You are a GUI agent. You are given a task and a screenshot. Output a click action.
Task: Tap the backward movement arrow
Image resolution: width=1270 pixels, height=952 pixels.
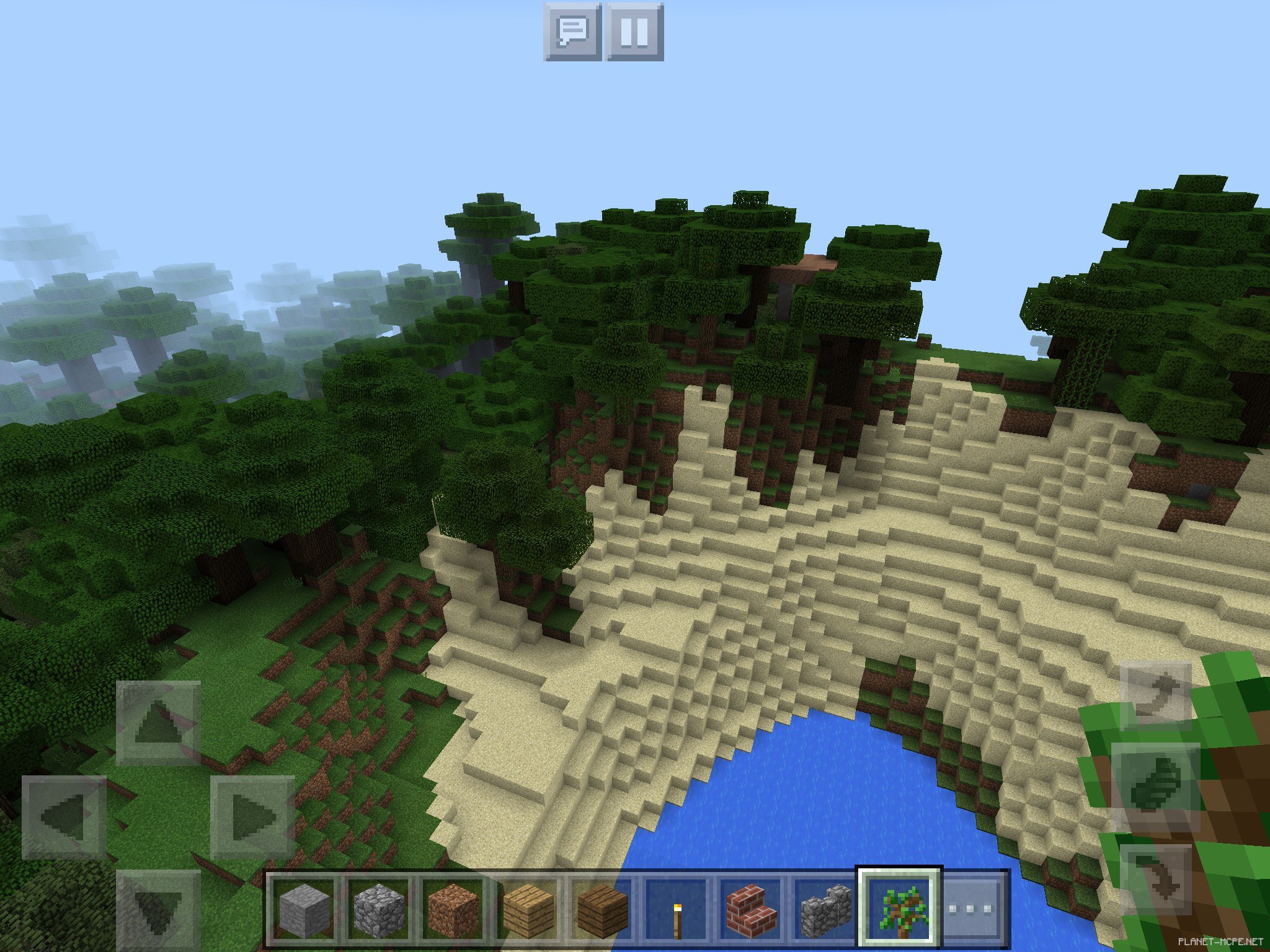158,909
